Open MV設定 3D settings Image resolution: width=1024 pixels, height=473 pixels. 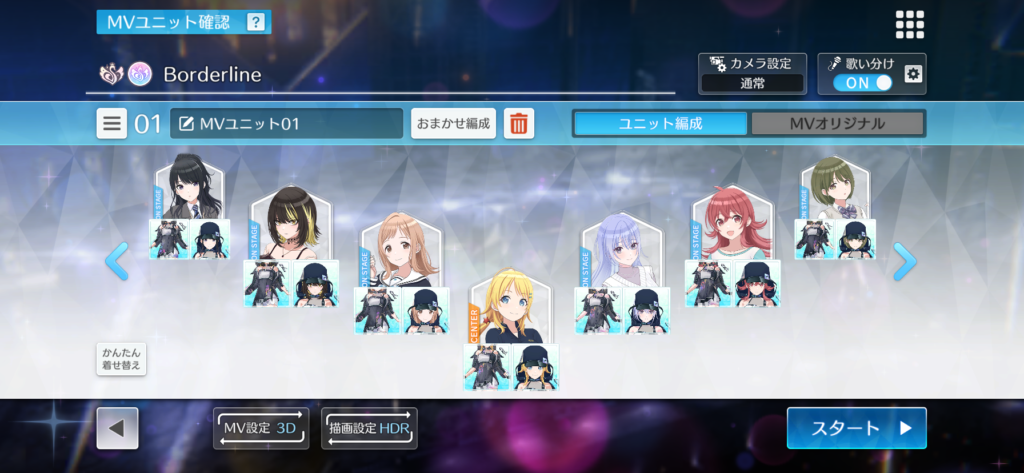tap(261, 428)
